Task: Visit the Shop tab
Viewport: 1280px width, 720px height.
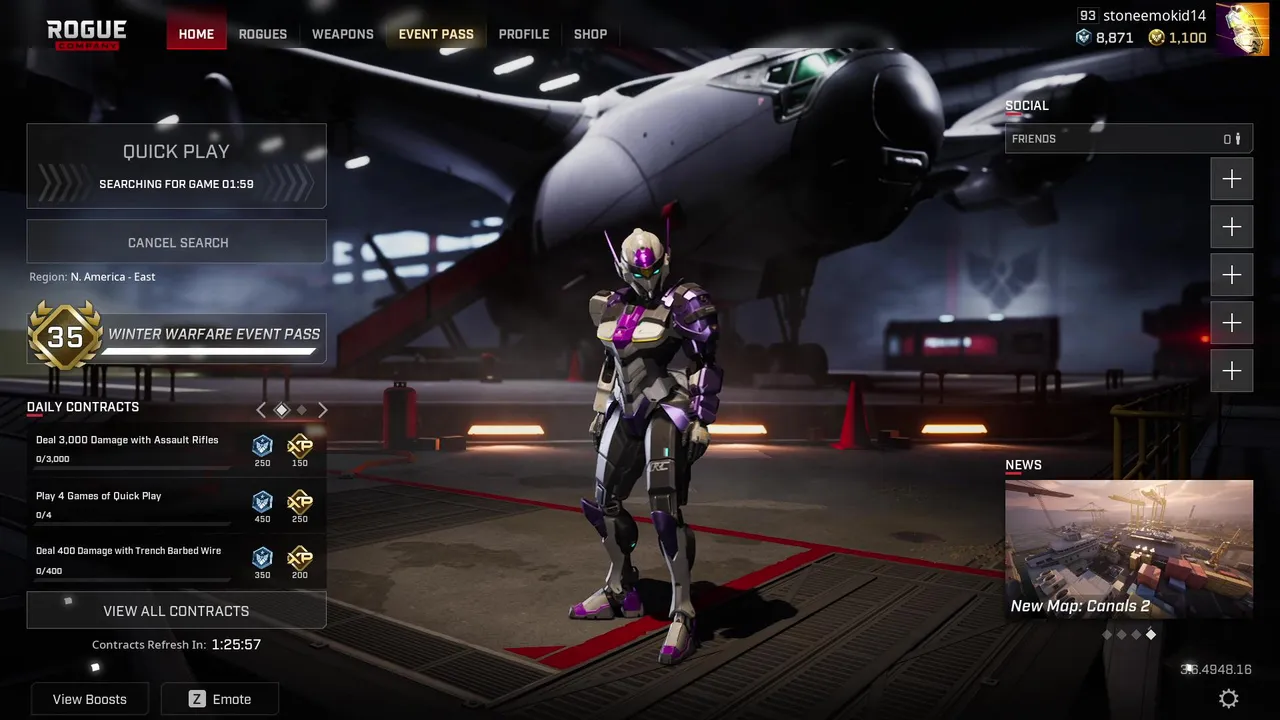Action: (x=590, y=34)
